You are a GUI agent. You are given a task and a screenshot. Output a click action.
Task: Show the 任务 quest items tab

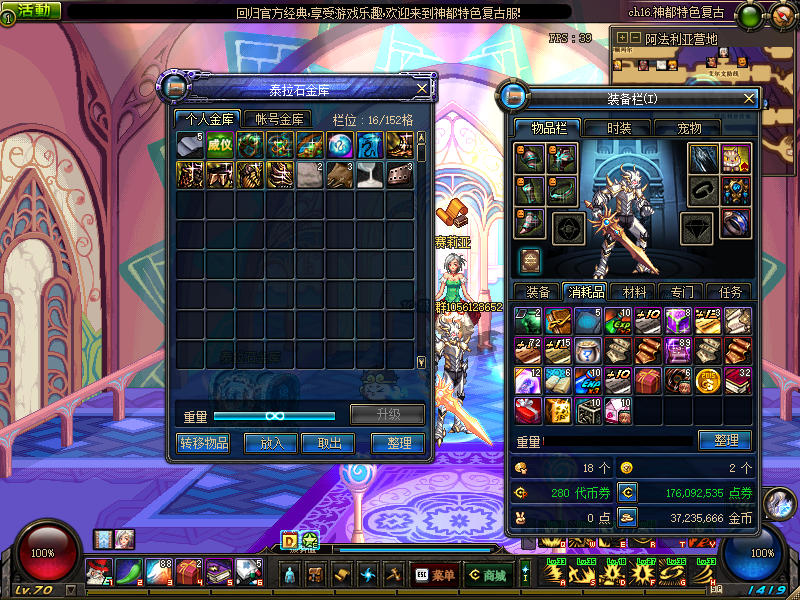730,292
